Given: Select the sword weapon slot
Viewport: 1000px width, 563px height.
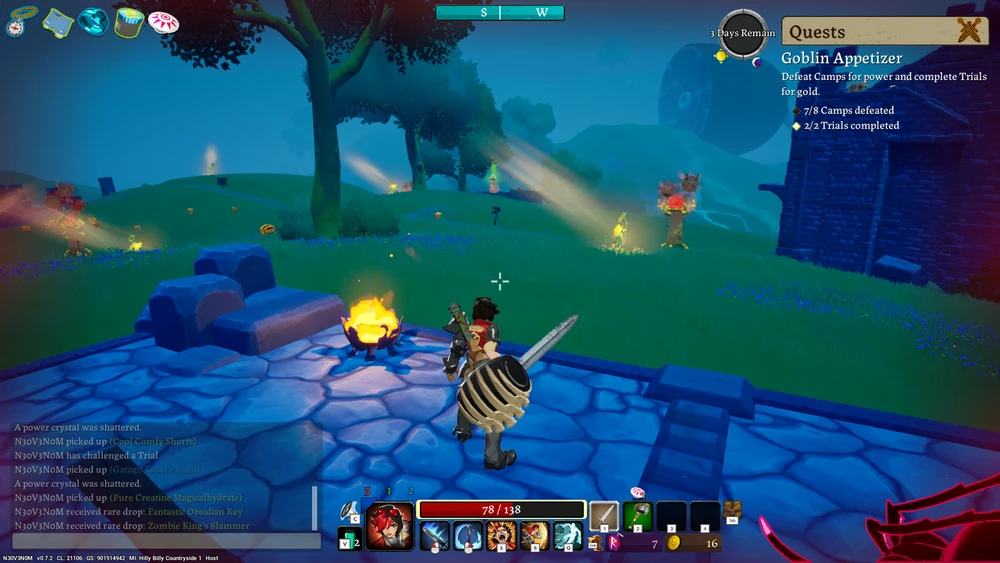Looking at the screenshot, I should tap(604, 516).
